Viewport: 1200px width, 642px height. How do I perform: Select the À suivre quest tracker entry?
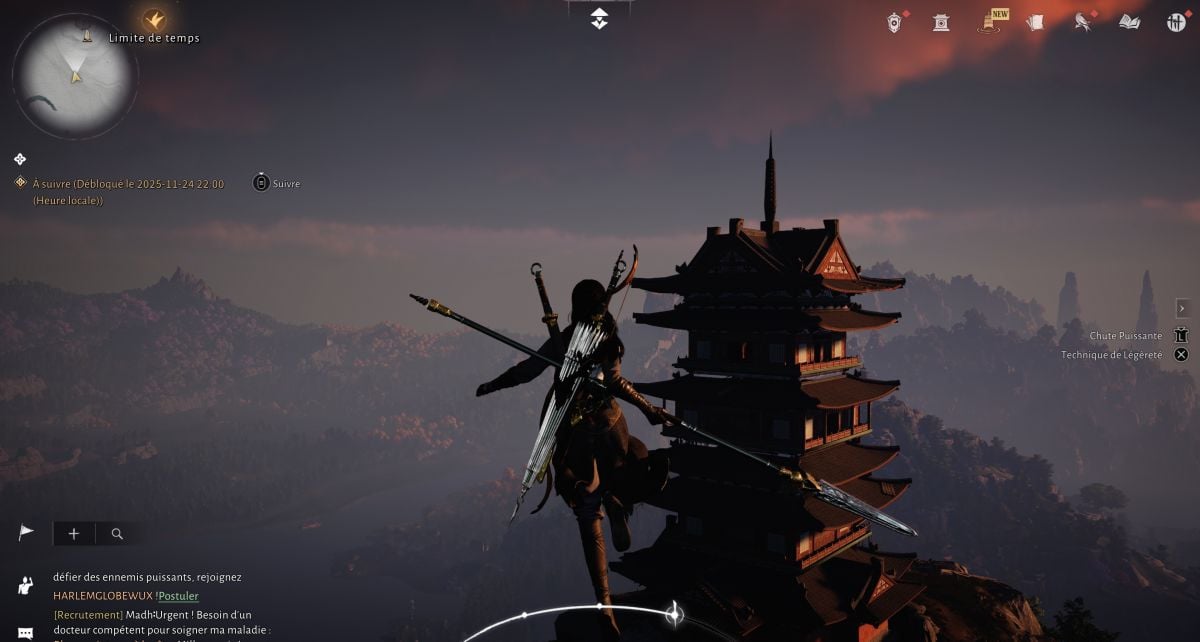coord(128,184)
